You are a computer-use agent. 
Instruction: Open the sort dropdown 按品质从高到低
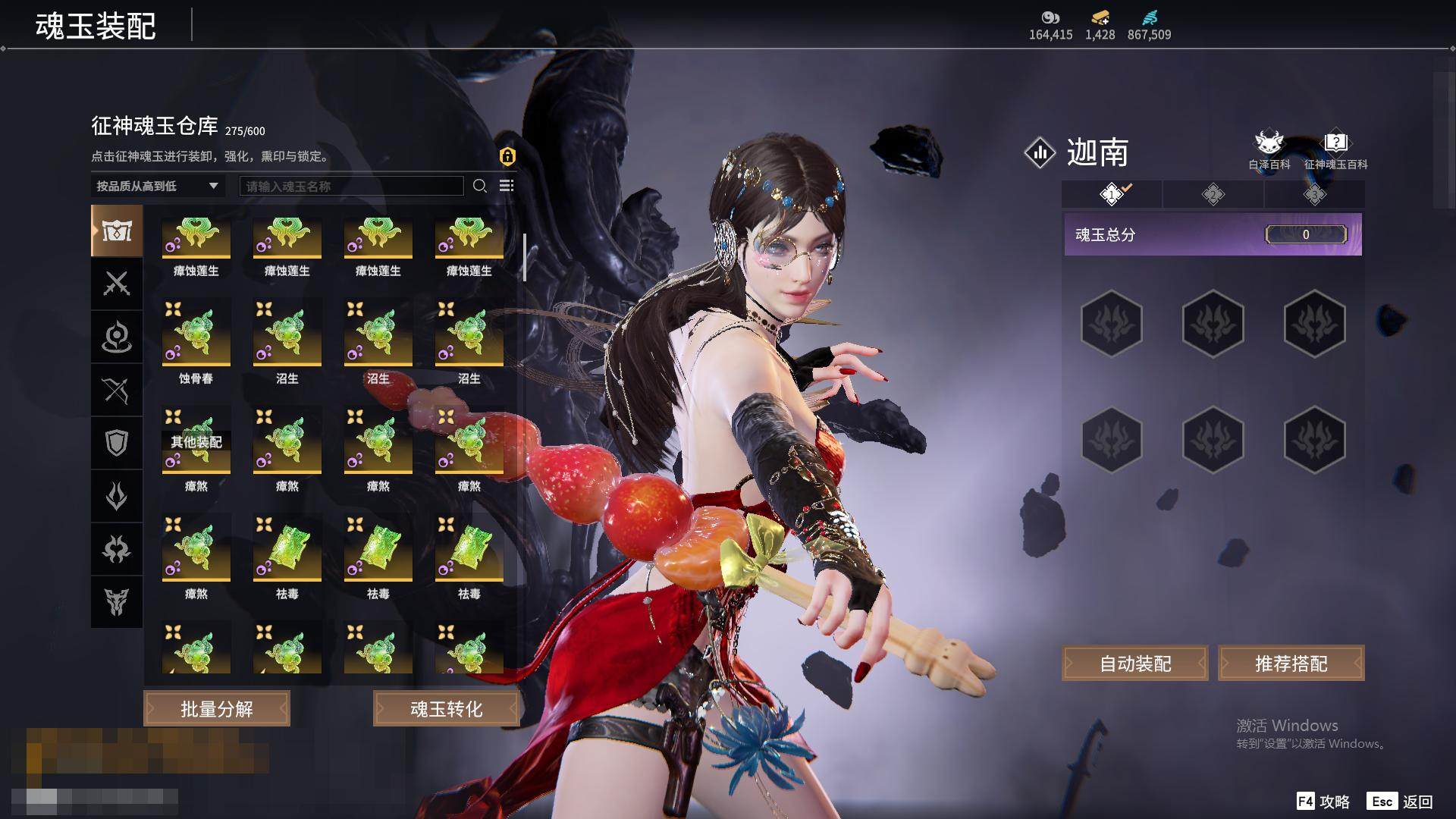pos(157,186)
